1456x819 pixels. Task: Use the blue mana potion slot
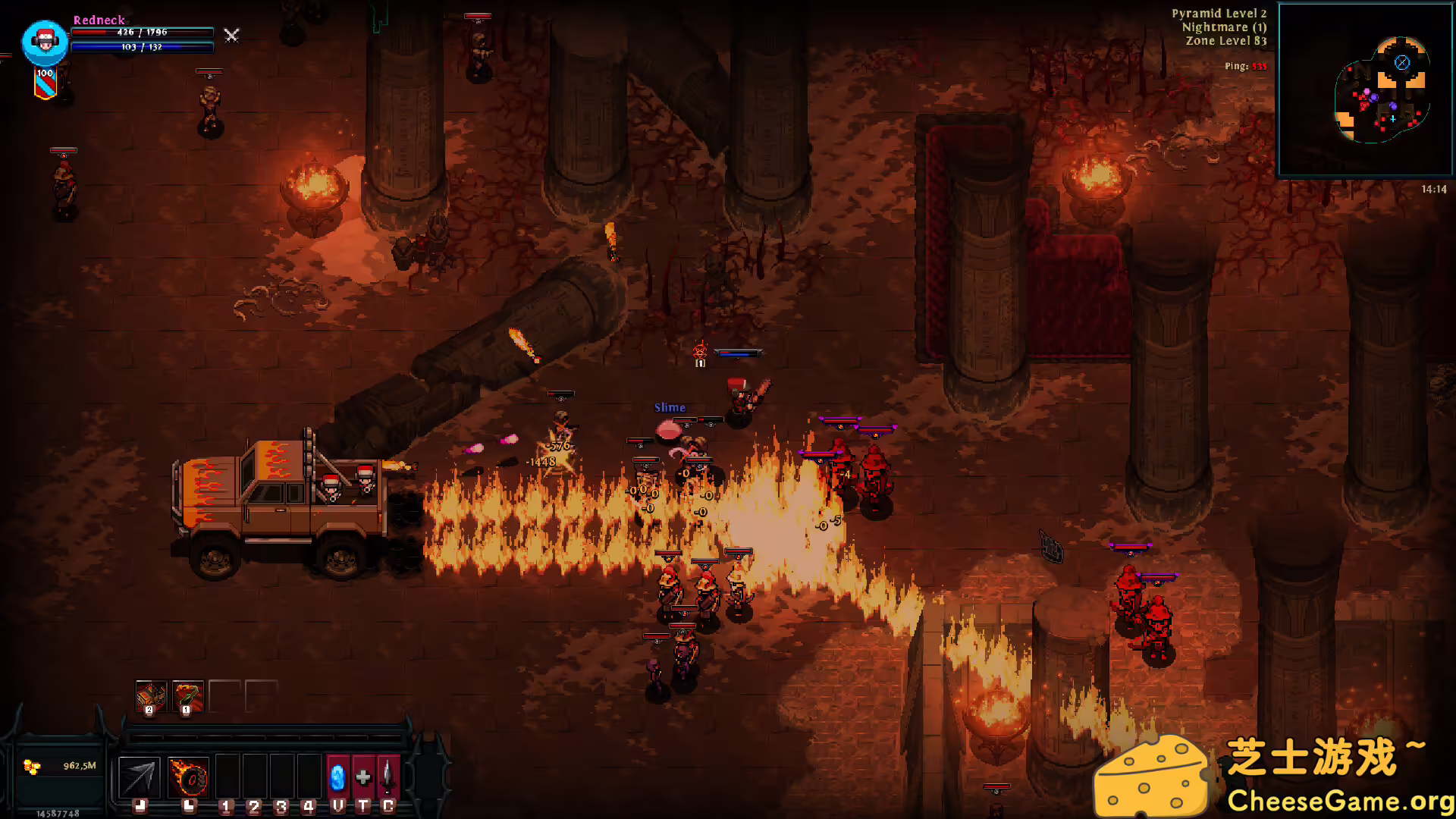[337, 777]
